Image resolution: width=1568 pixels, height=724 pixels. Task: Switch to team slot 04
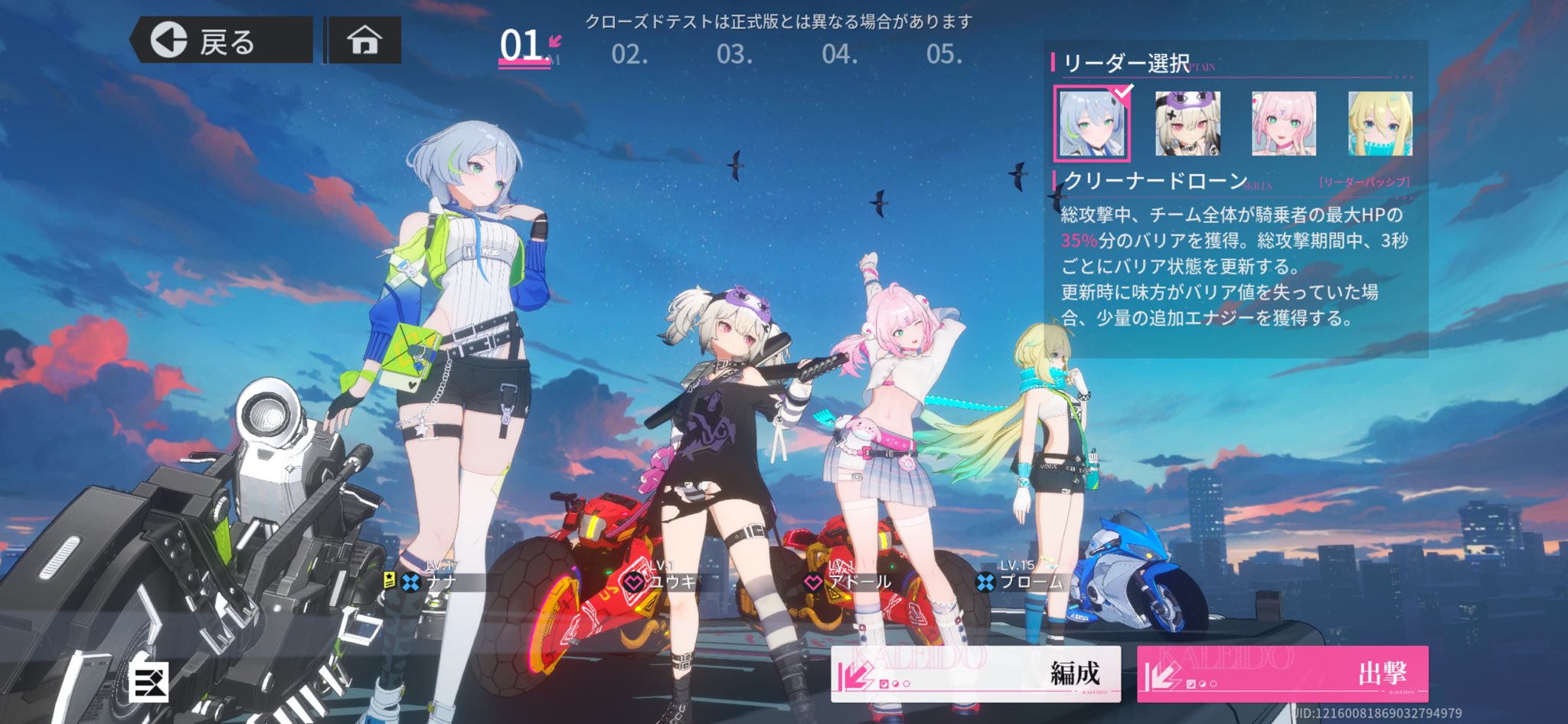click(839, 54)
